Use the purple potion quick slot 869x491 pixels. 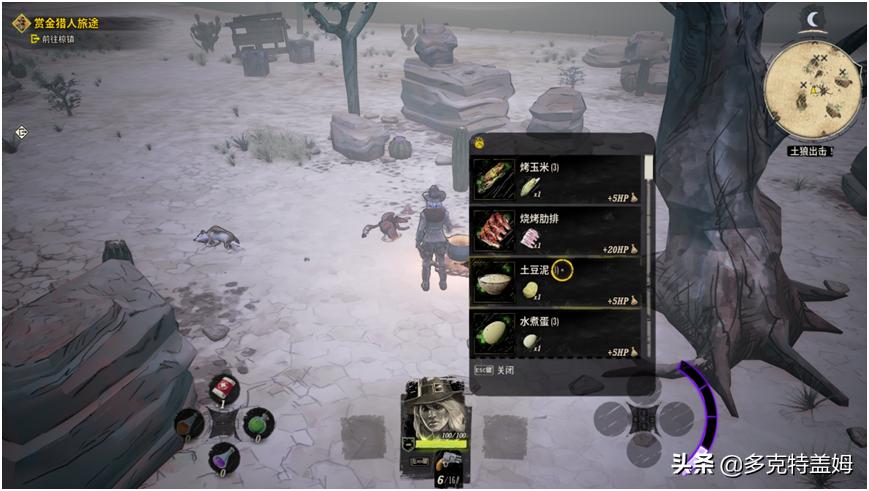(223, 459)
